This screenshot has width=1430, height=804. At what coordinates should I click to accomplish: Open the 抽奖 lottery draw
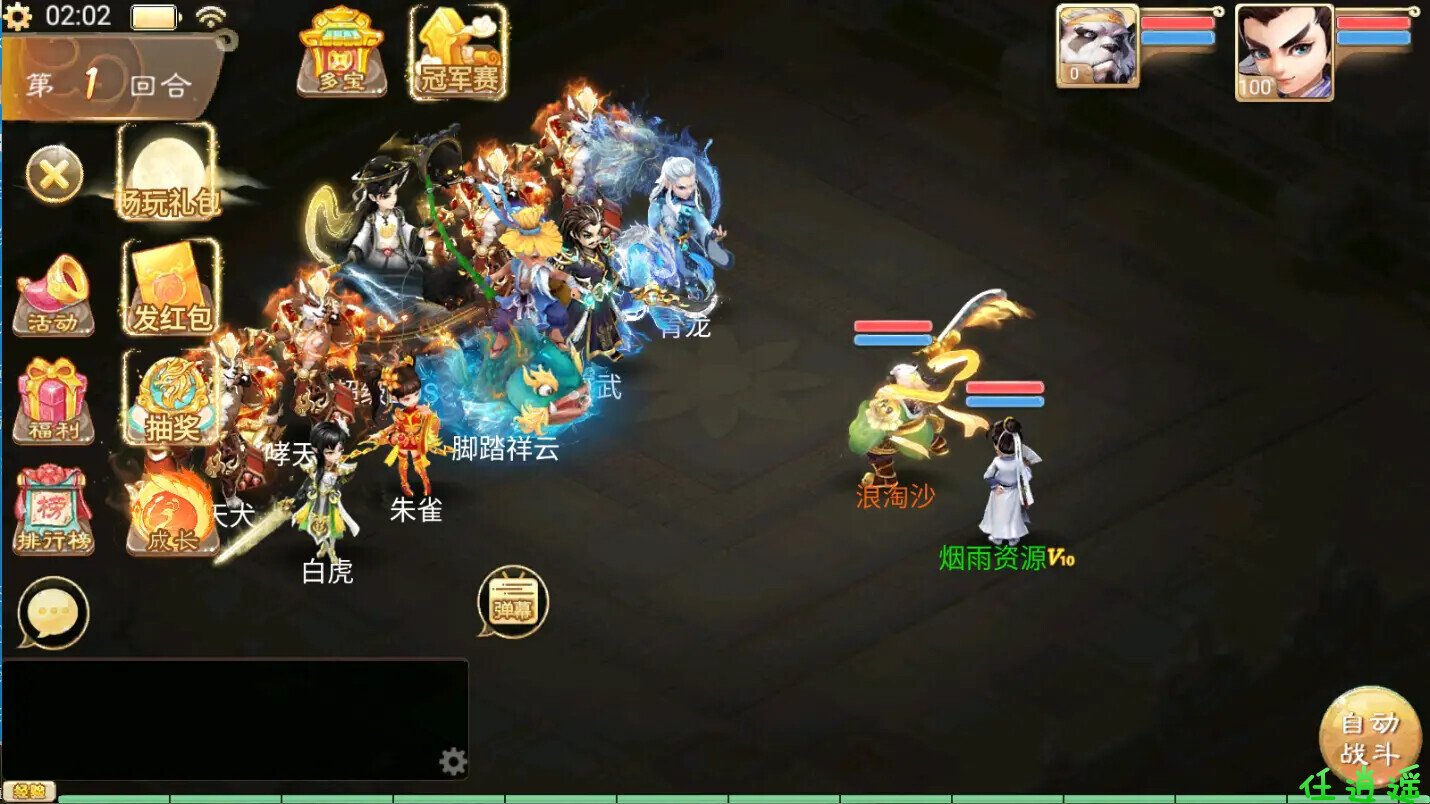coord(172,399)
